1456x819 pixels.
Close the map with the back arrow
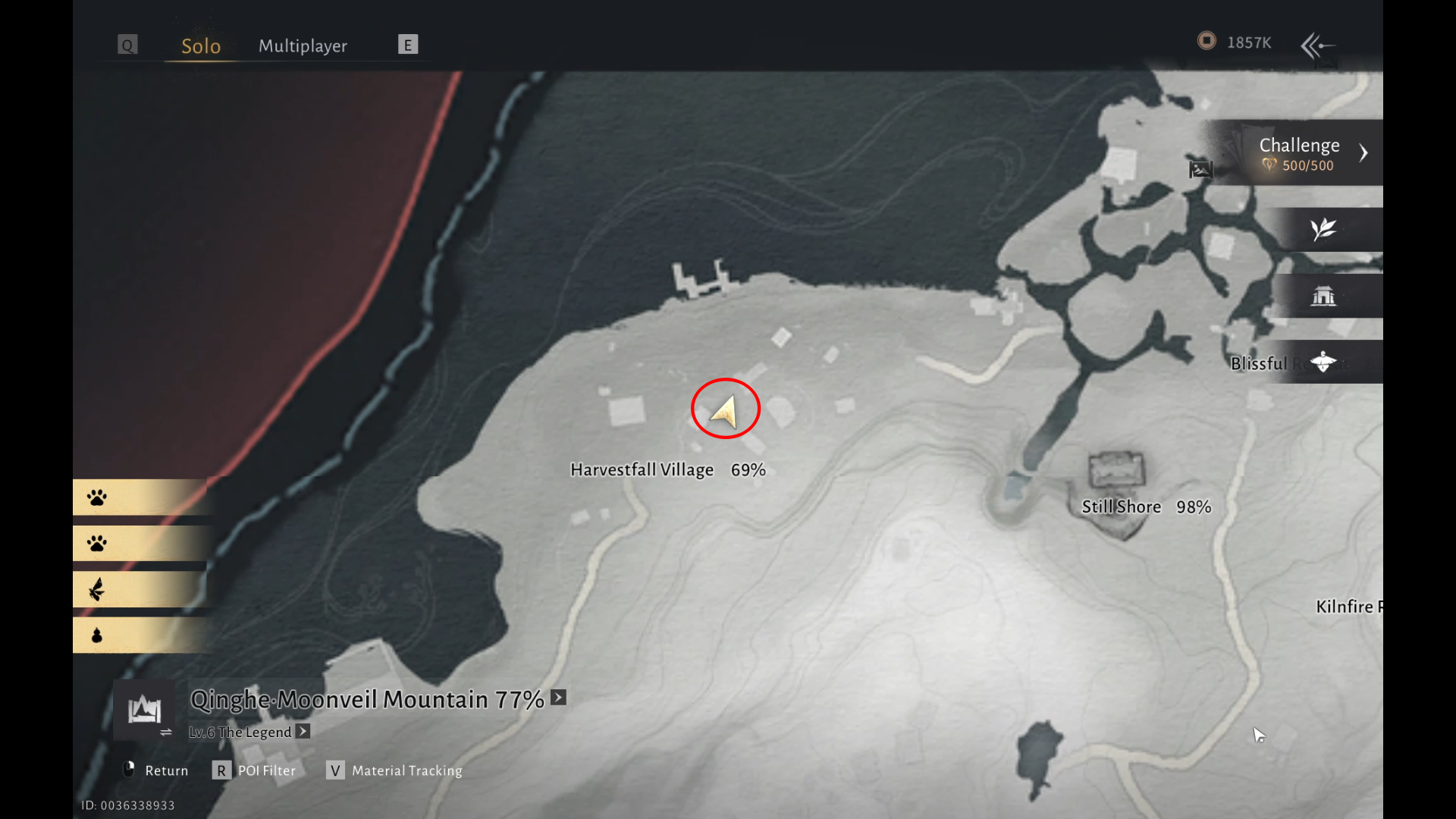[x=1317, y=45]
